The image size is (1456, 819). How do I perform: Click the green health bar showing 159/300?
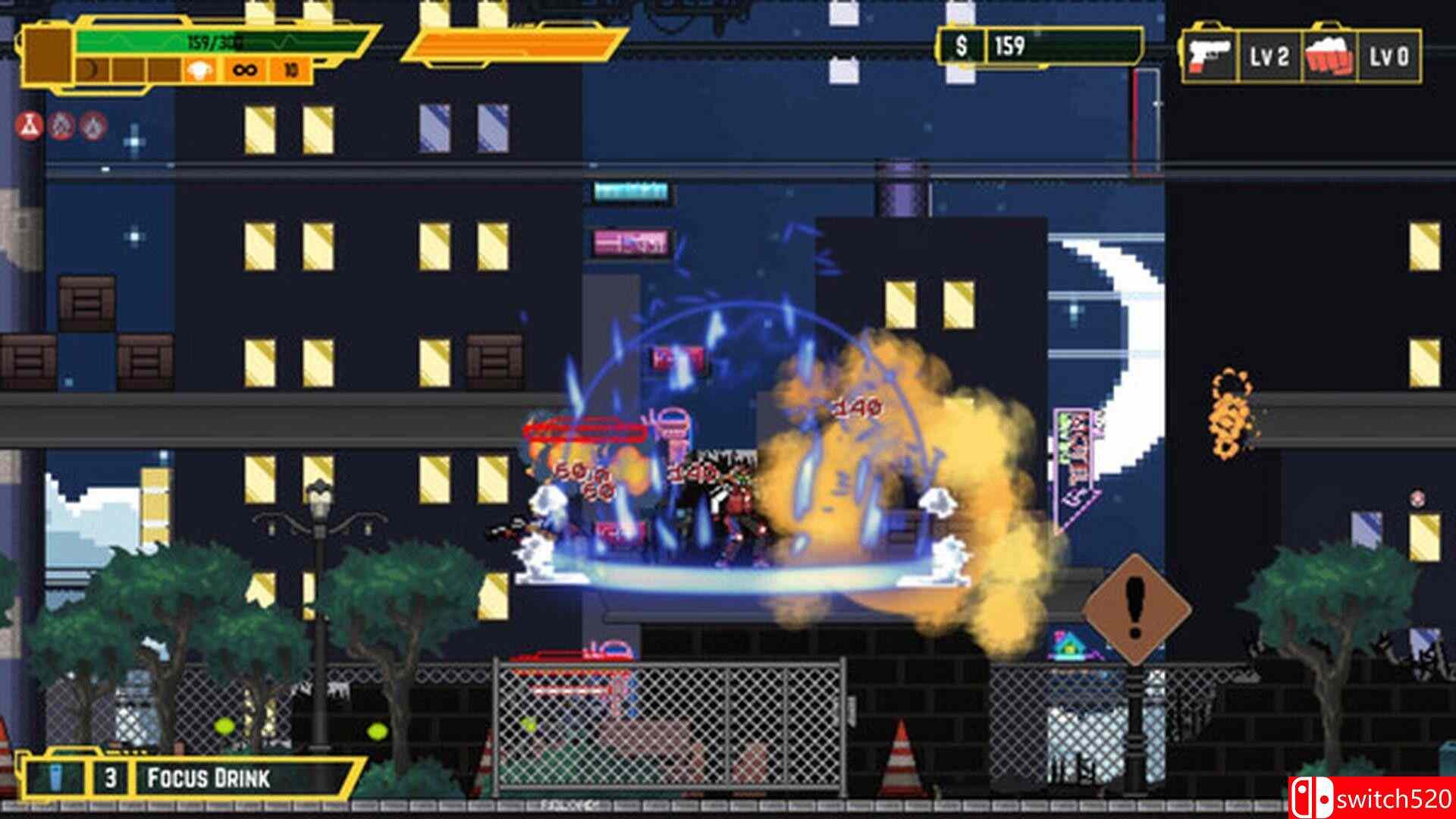(x=197, y=42)
